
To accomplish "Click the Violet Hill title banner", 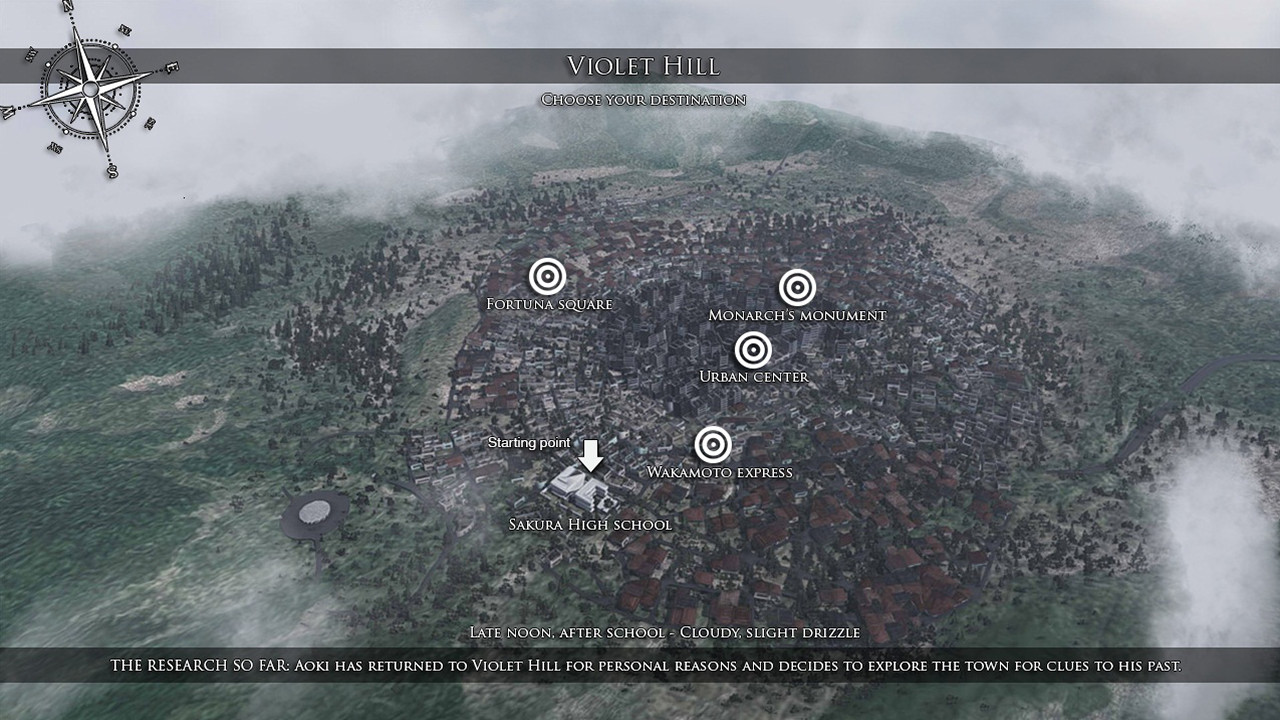I will coord(644,67).
